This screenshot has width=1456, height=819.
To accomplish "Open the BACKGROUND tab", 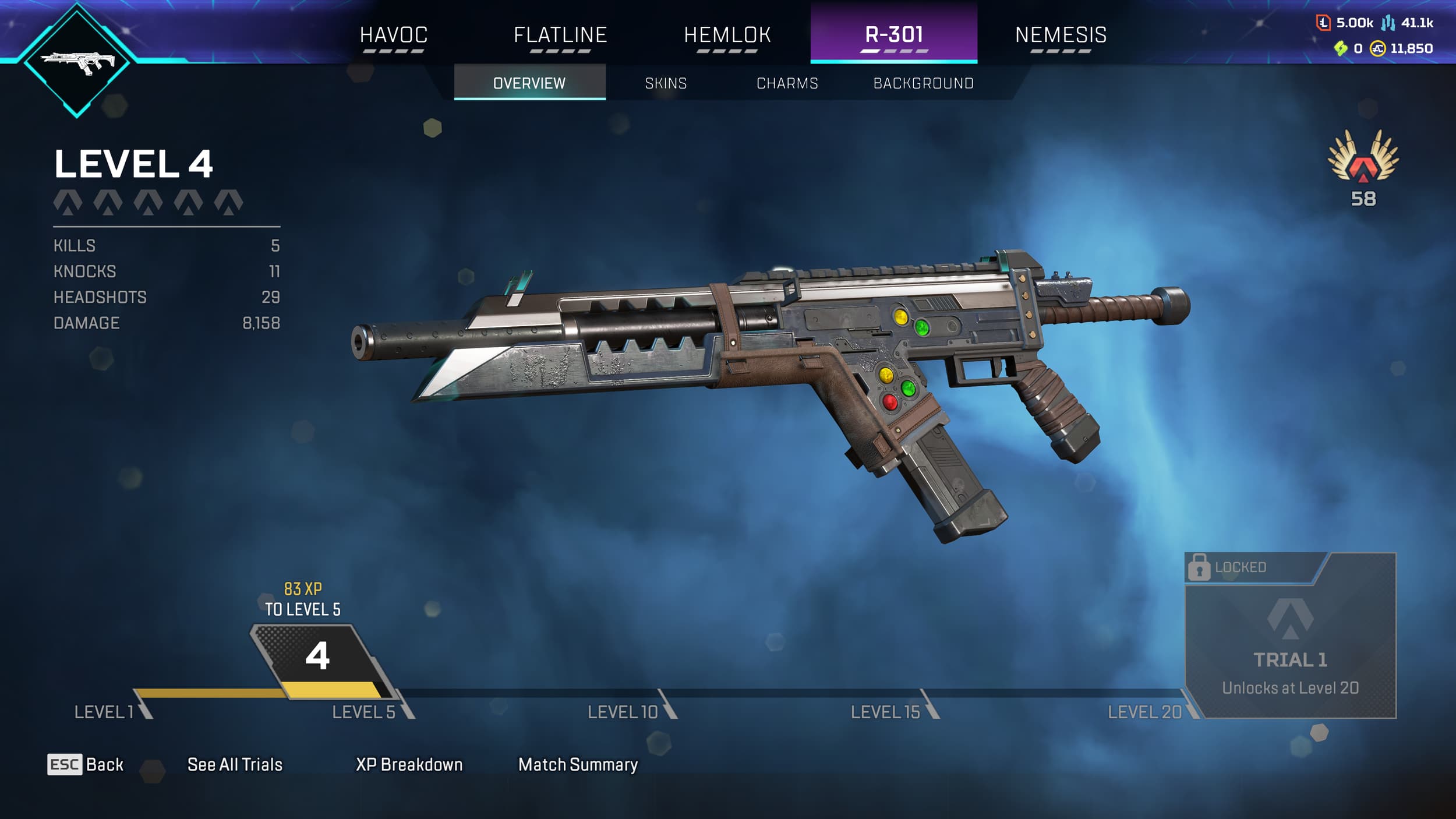I will click(922, 83).
